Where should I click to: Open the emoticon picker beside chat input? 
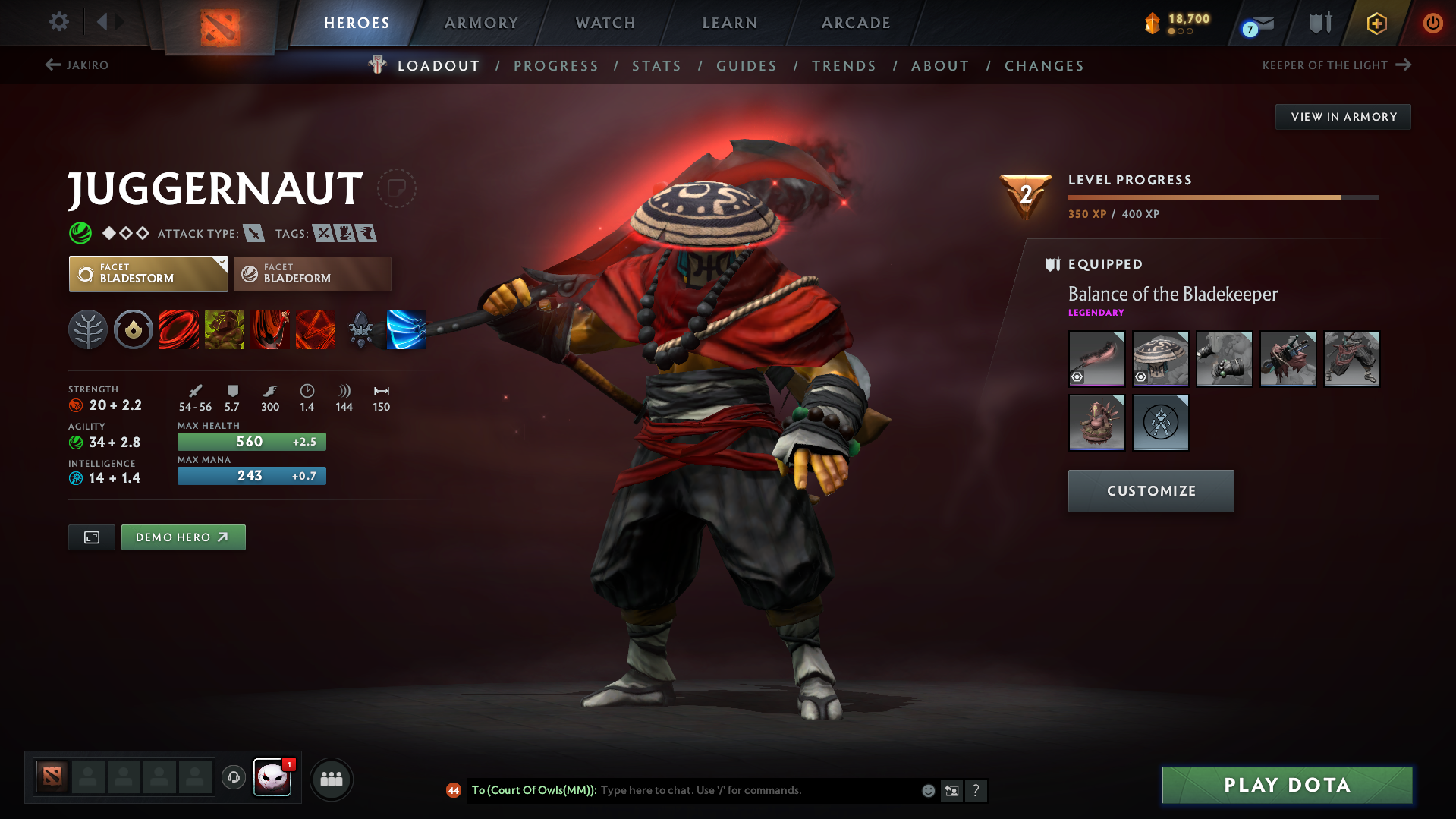click(x=927, y=790)
